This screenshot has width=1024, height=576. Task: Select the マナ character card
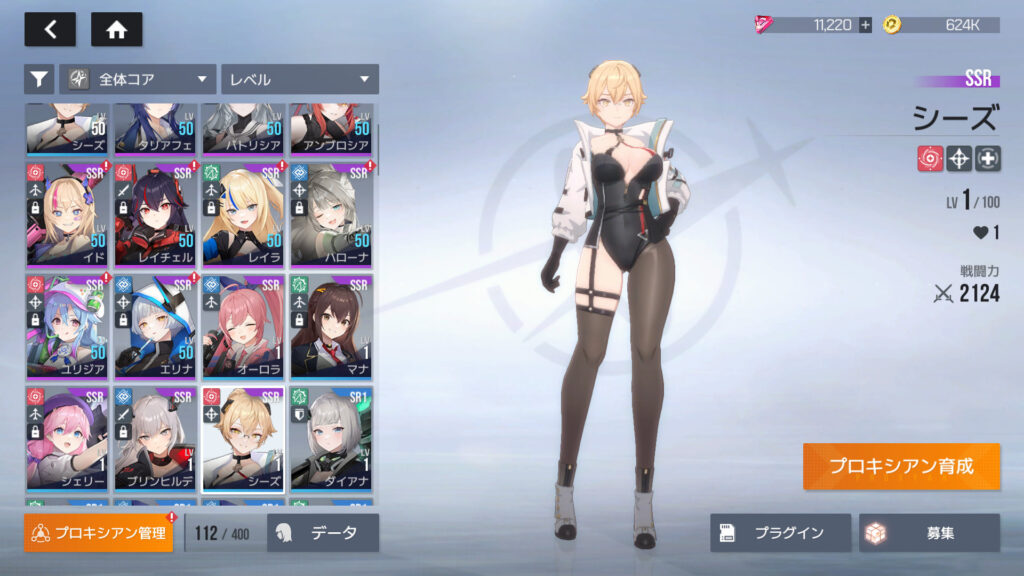pos(331,327)
